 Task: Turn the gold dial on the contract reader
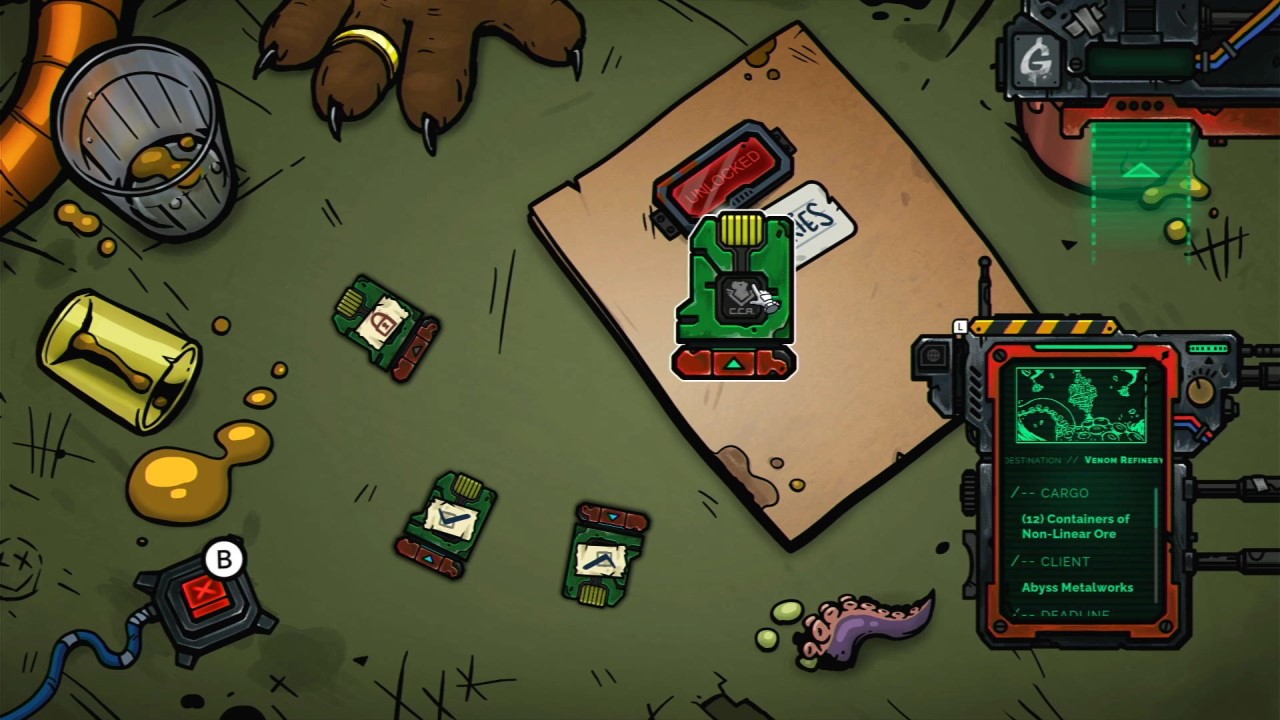1200,390
